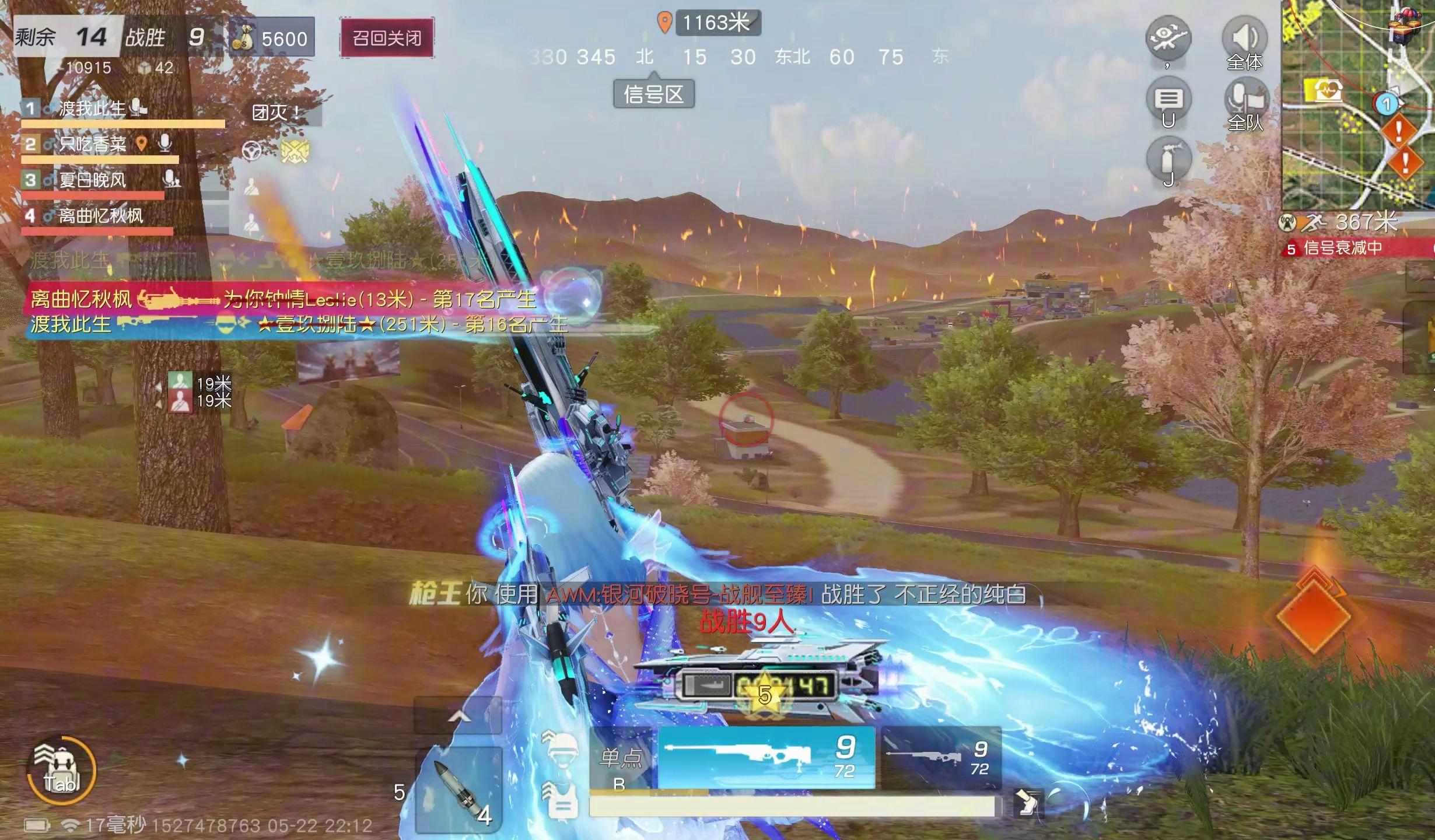Expand the item list arrow above missile slot
Image resolution: width=1435 pixels, height=840 pixels.
[459, 716]
